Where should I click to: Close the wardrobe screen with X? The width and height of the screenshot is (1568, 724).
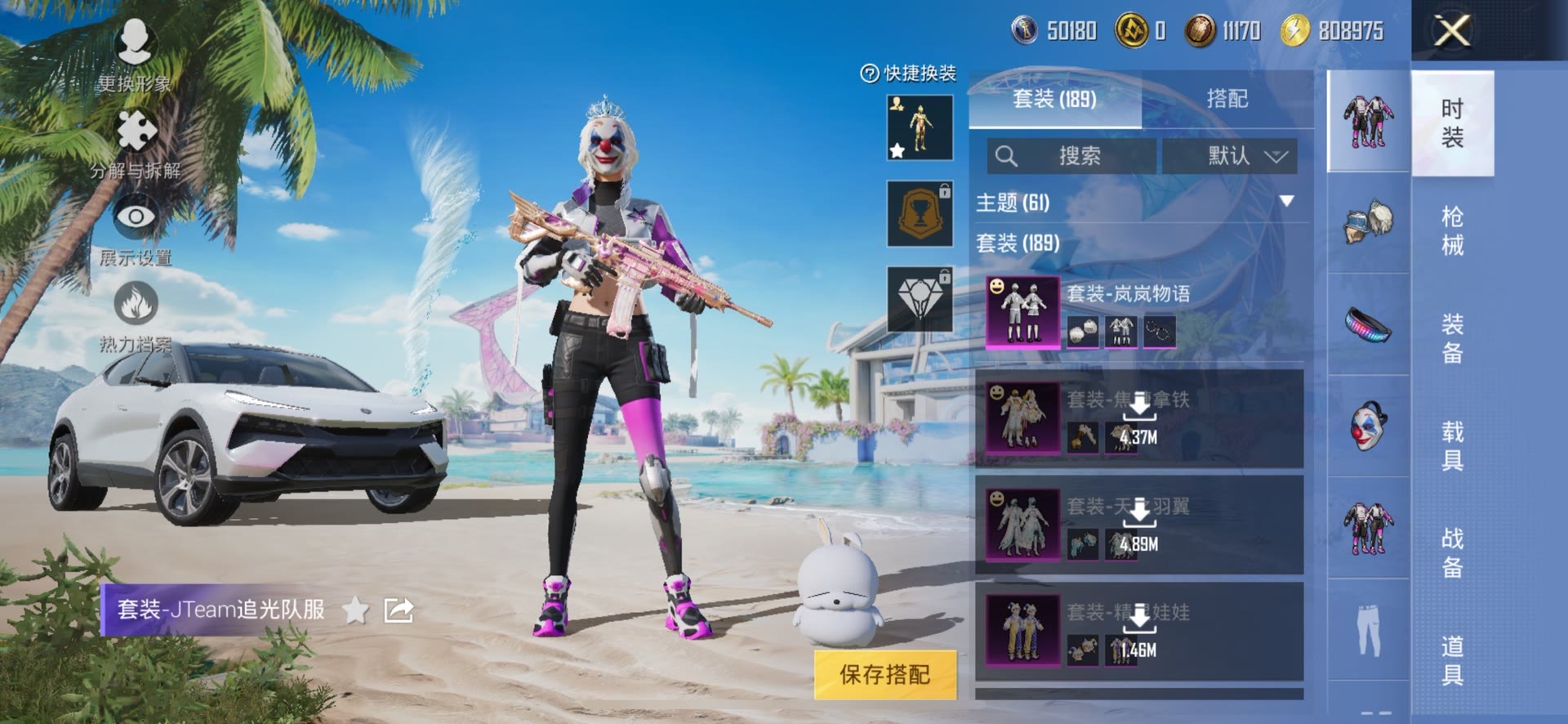point(1452,31)
